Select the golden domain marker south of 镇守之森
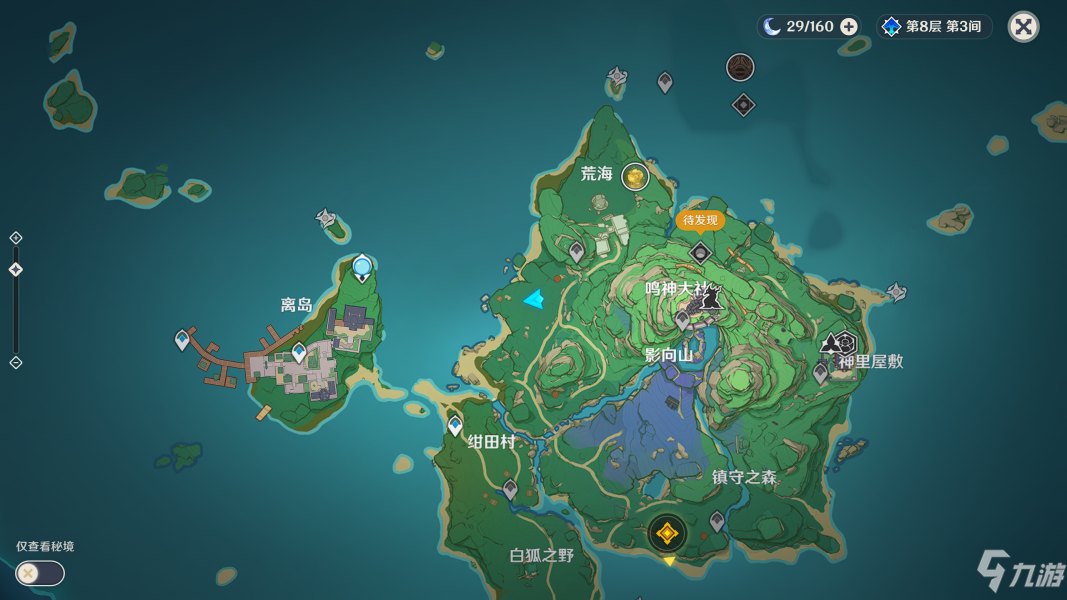The height and width of the screenshot is (600, 1067). pyautogui.click(x=667, y=534)
